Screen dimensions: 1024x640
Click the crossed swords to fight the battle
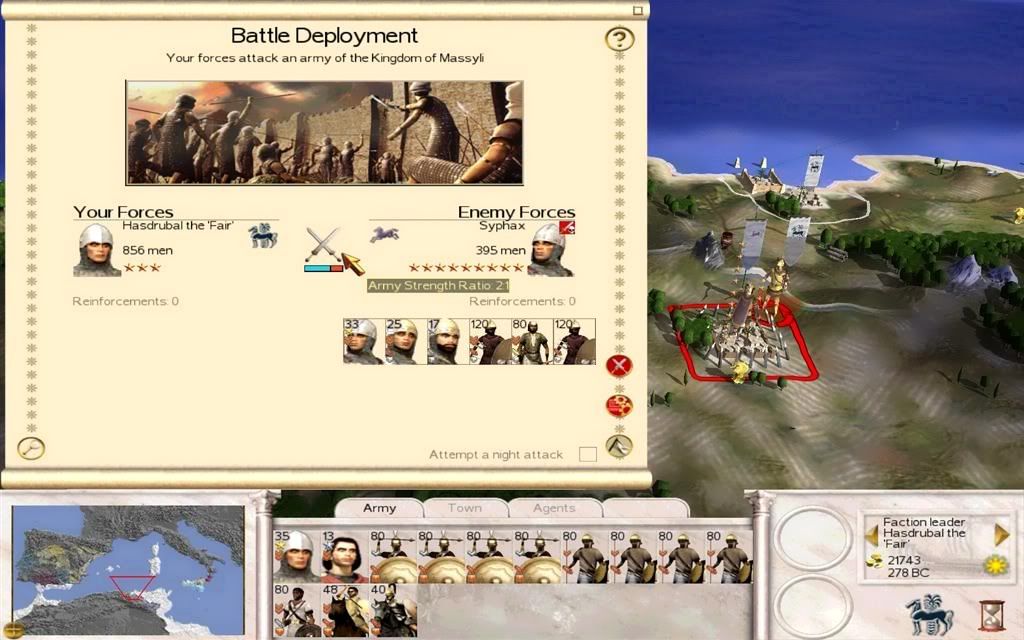click(x=323, y=244)
